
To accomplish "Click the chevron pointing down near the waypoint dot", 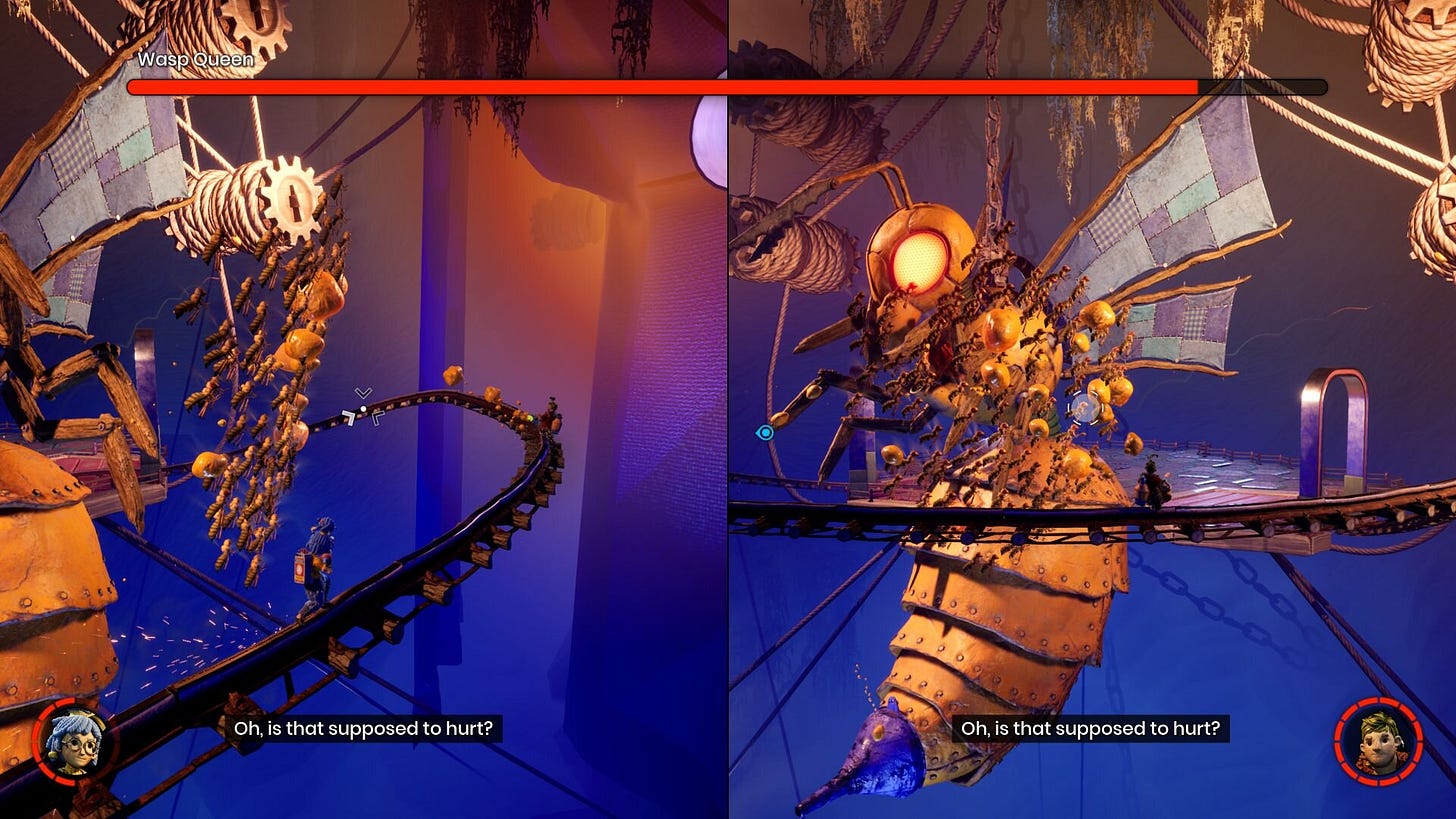I will (x=363, y=392).
